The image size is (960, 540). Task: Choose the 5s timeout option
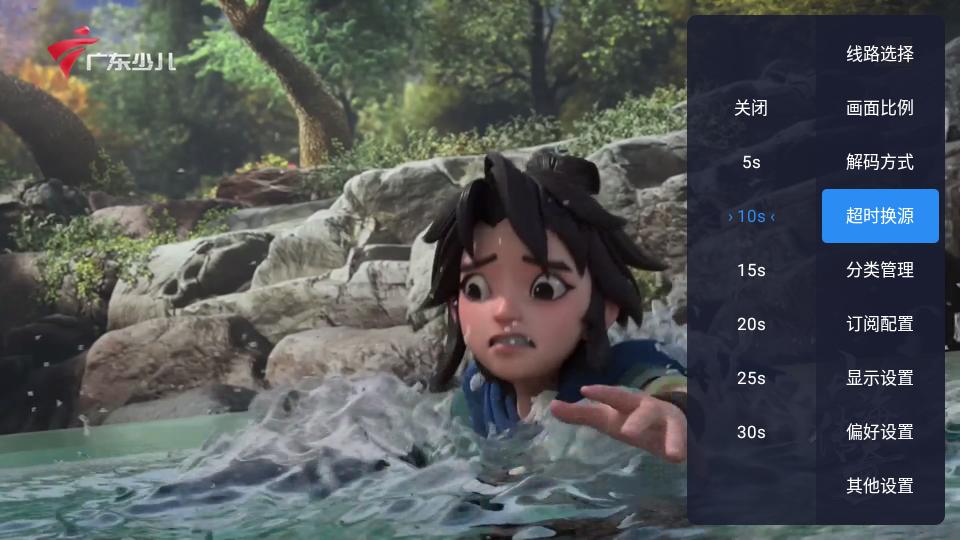[751, 162]
